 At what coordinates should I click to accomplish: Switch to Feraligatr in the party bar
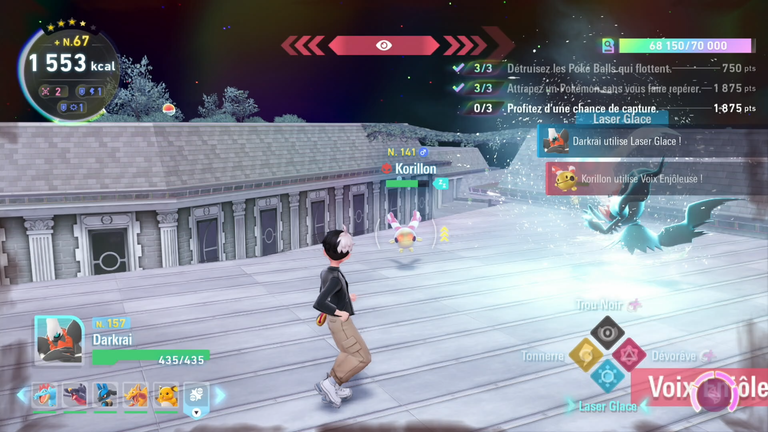(x=45, y=396)
